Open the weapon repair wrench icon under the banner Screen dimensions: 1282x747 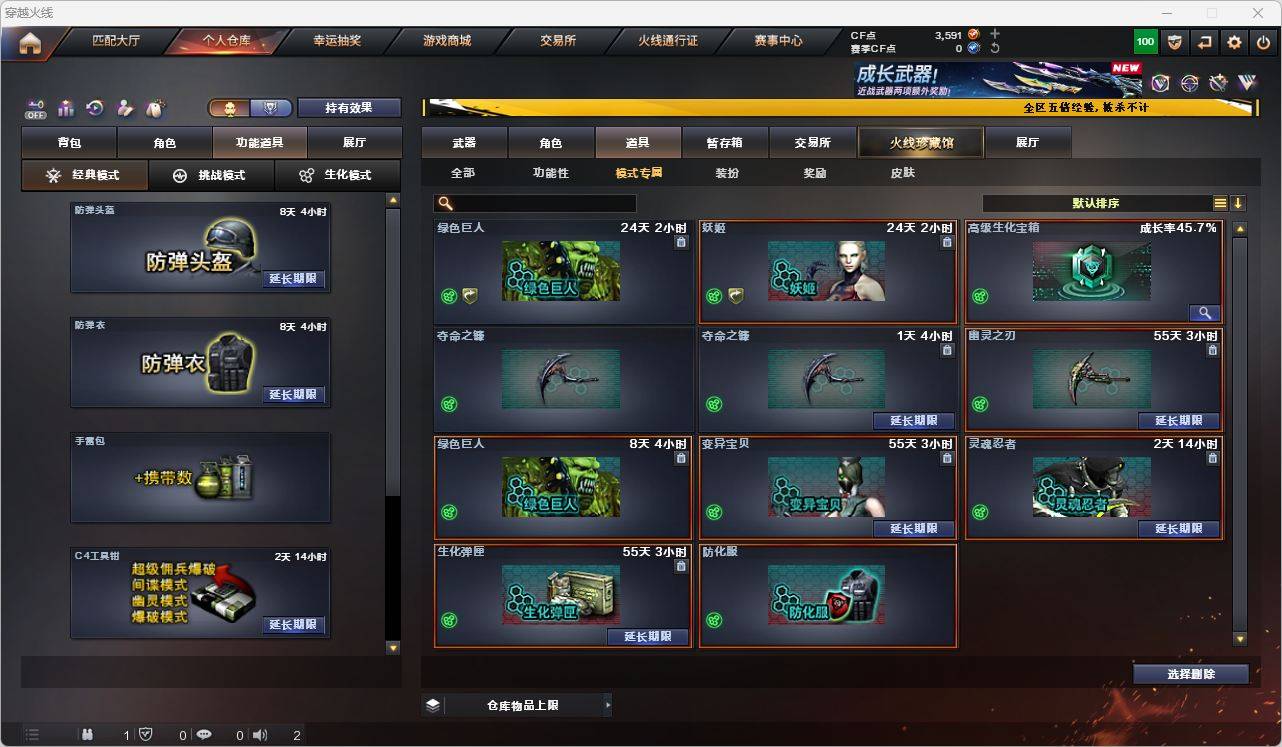pos(1218,83)
